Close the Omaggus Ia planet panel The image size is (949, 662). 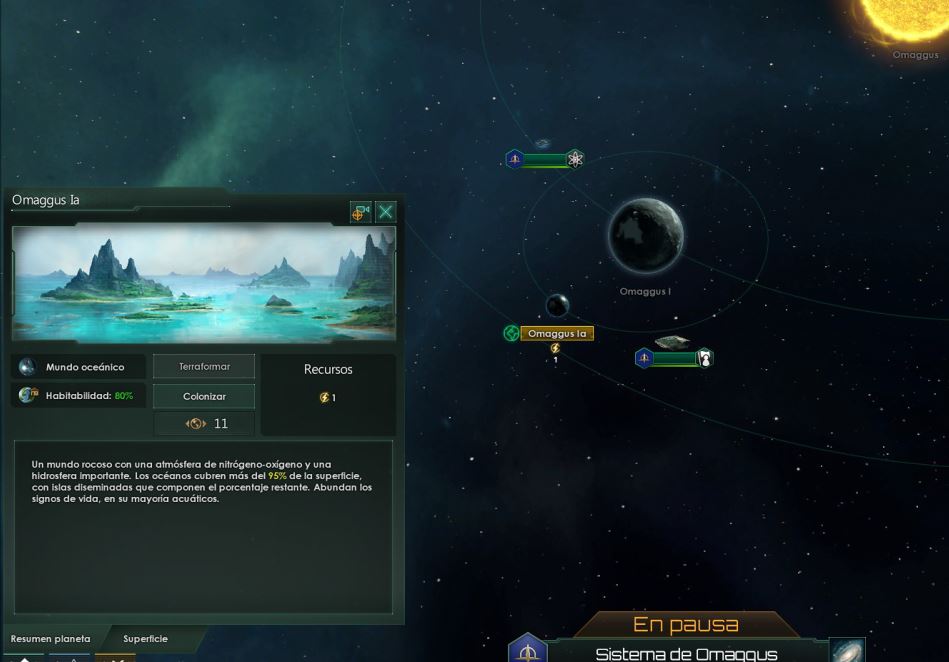pos(386,211)
